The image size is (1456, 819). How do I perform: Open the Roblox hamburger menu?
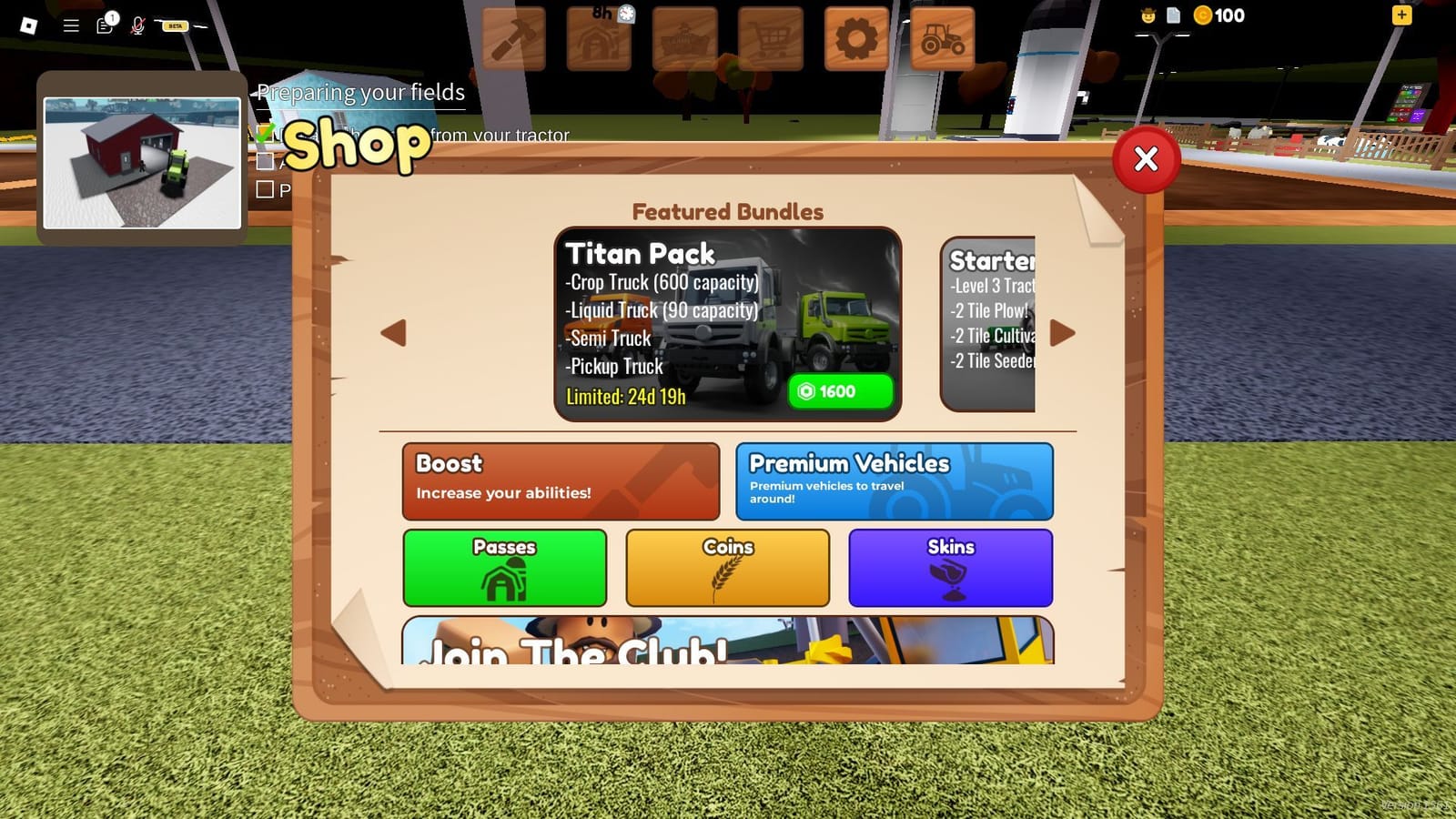pyautogui.click(x=70, y=25)
